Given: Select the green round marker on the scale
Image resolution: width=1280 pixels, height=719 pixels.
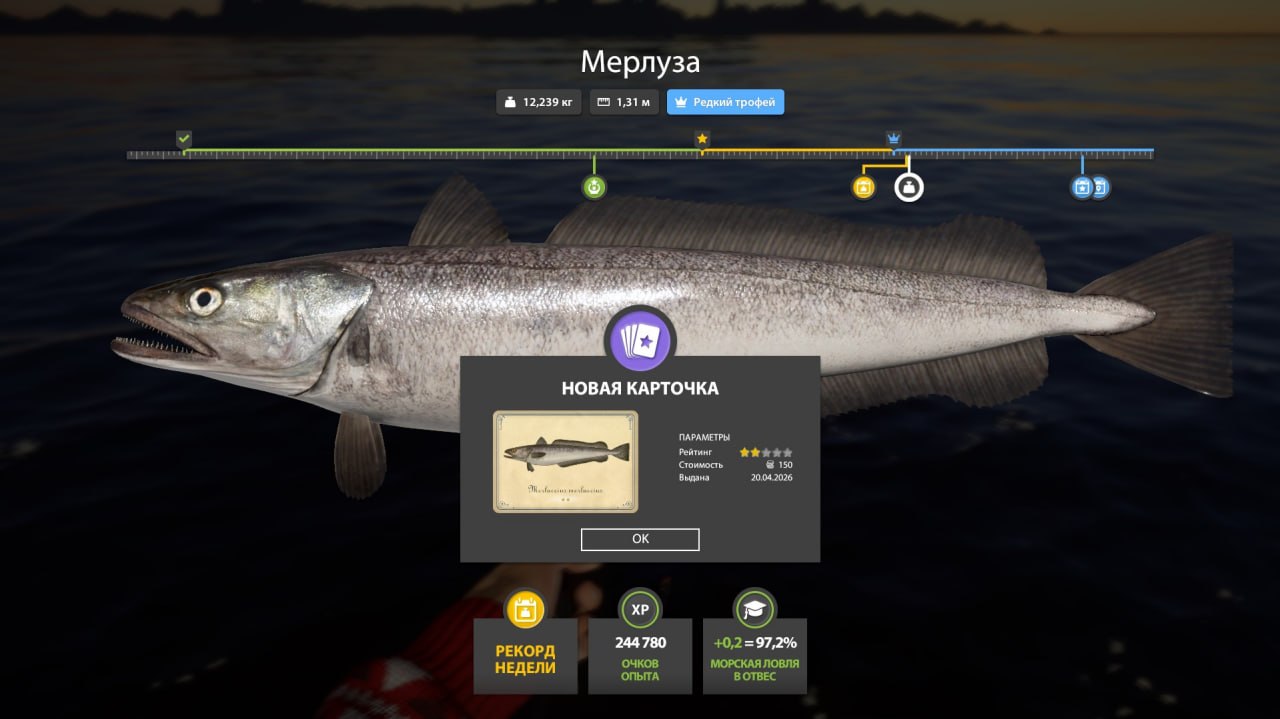Looking at the screenshot, I should click(594, 187).
